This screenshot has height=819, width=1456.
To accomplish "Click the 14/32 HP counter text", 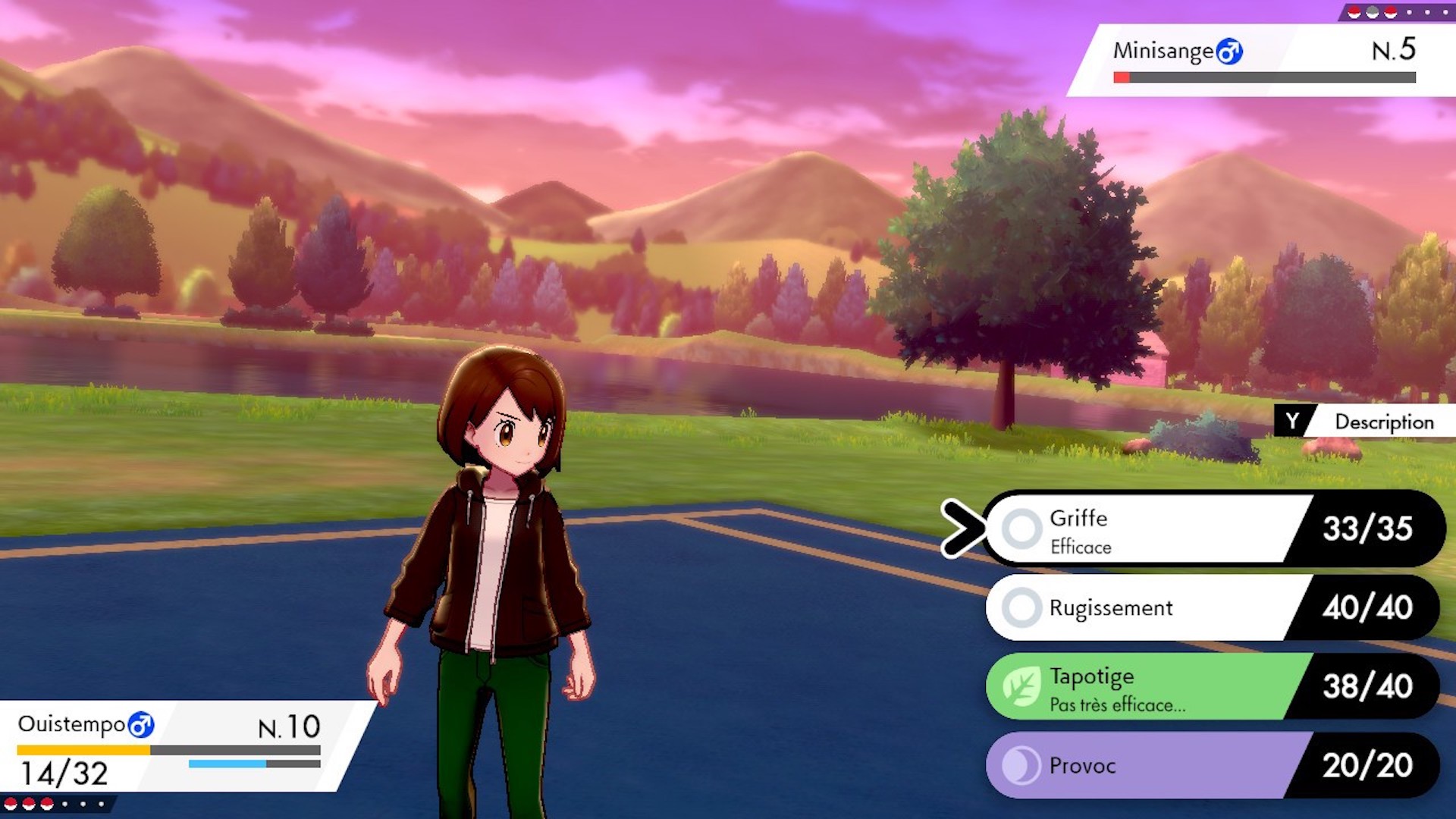I will point(64,775).
